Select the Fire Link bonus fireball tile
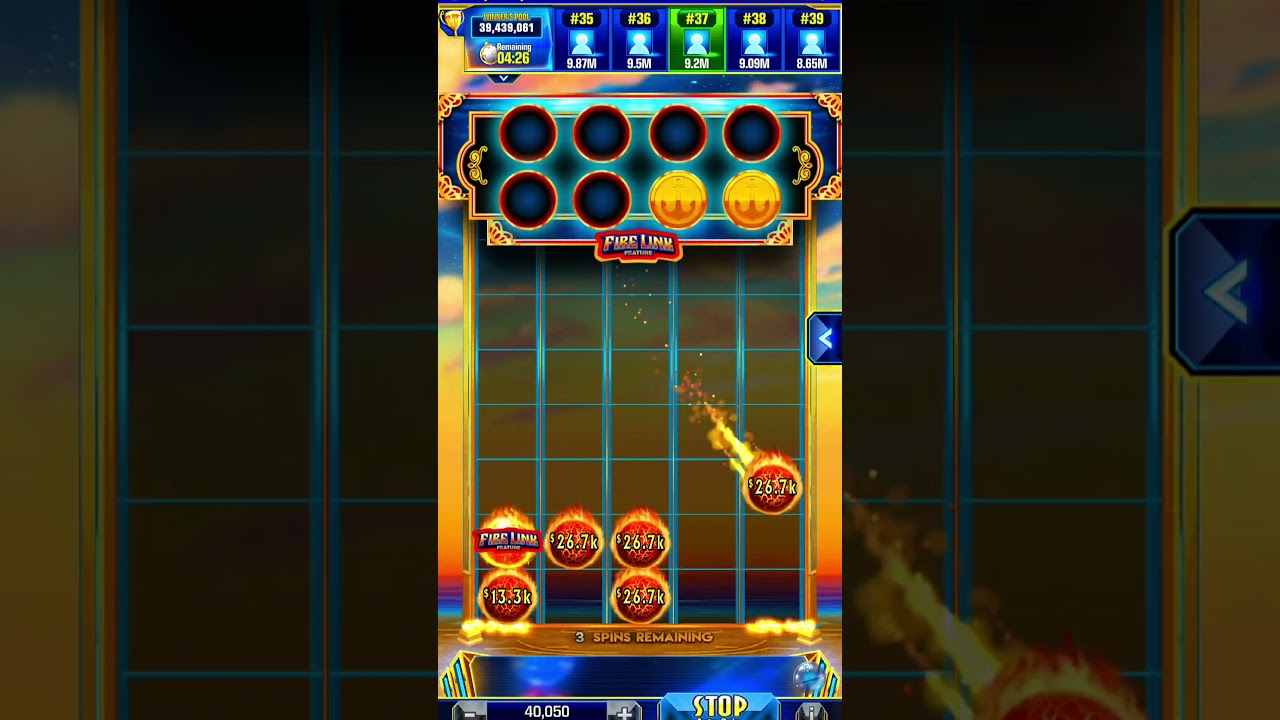Viewport: 1280px width, 720px height. pos(505,543)
